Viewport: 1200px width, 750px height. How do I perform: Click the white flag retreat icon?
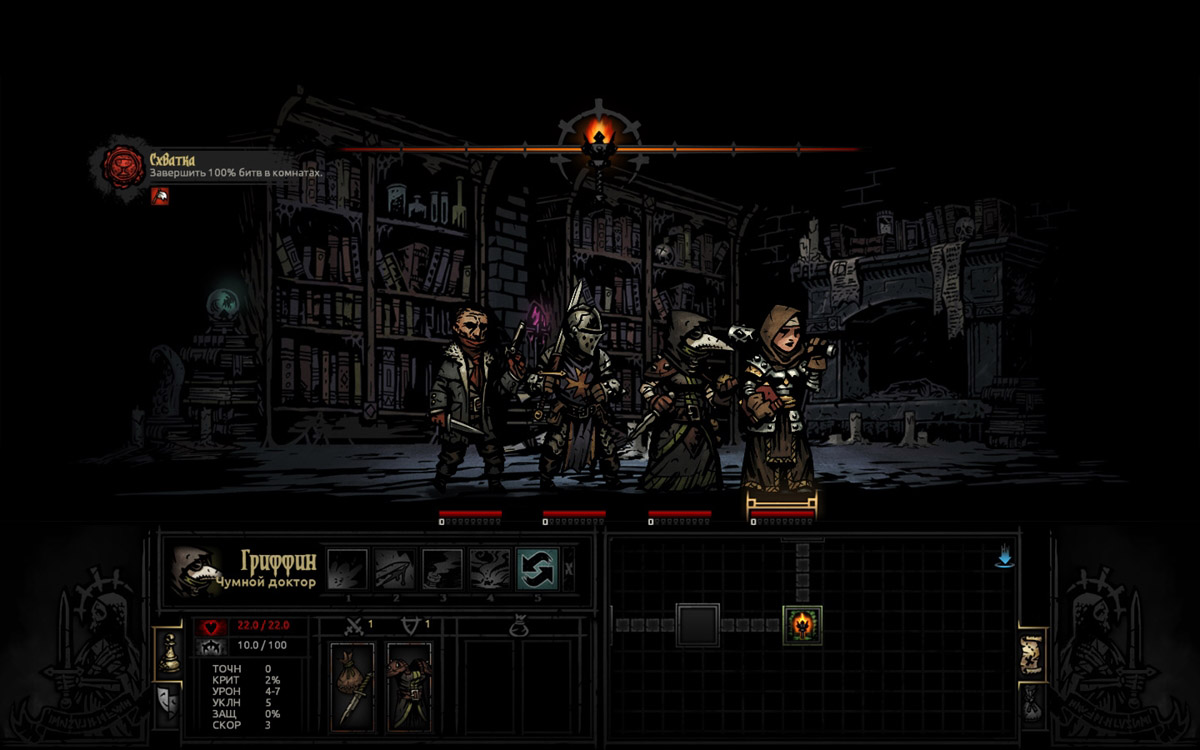[x=160, y=196]
